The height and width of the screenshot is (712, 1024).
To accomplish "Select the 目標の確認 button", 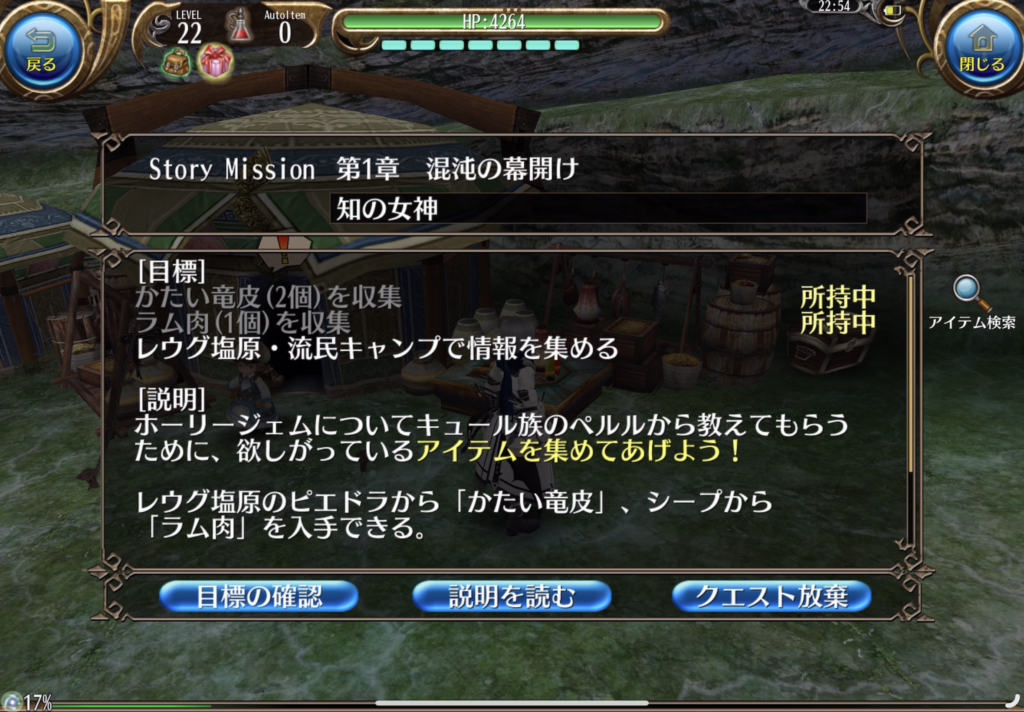I will coord(259,597).
